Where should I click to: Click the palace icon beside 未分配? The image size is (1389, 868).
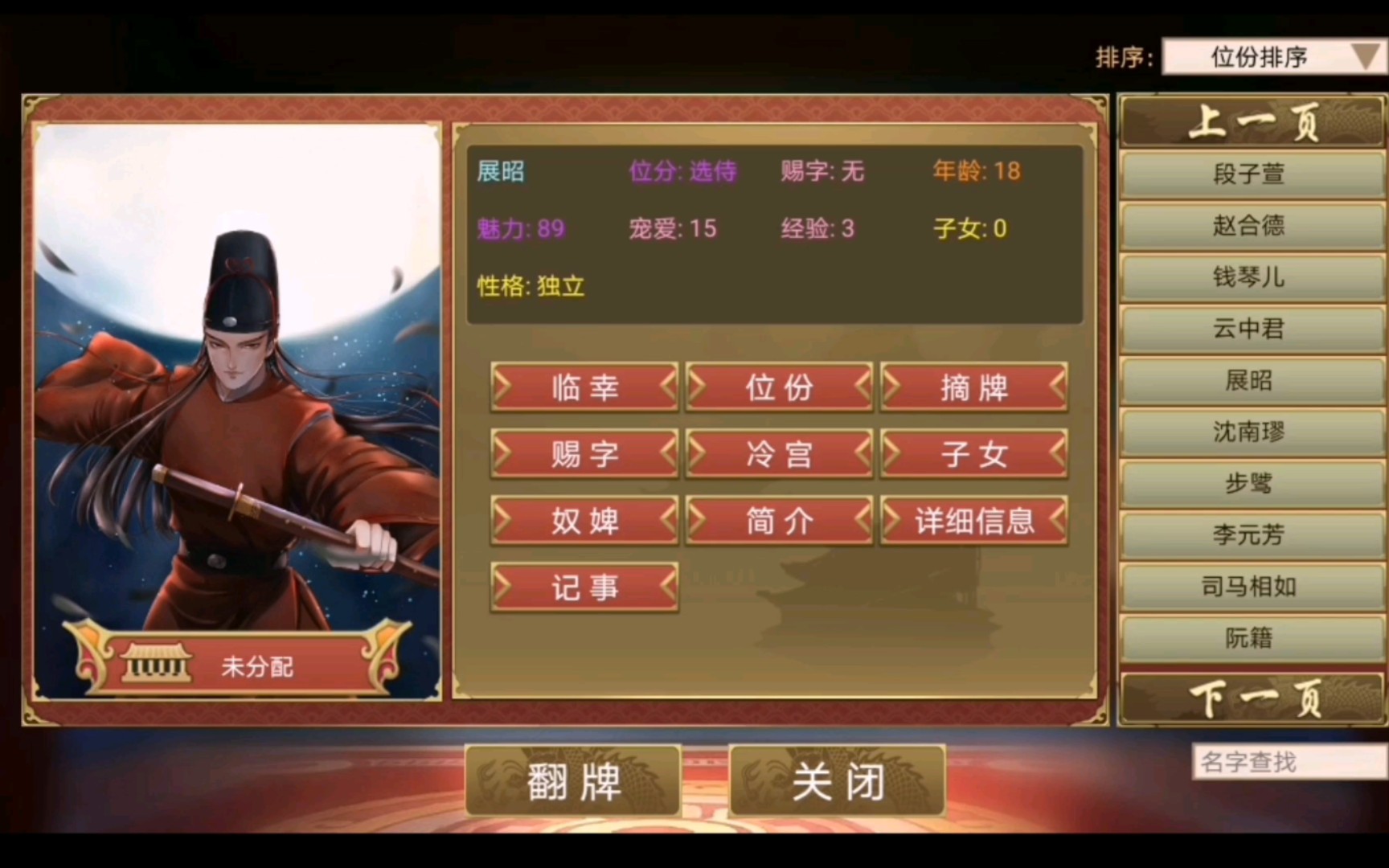coord(155,664)
